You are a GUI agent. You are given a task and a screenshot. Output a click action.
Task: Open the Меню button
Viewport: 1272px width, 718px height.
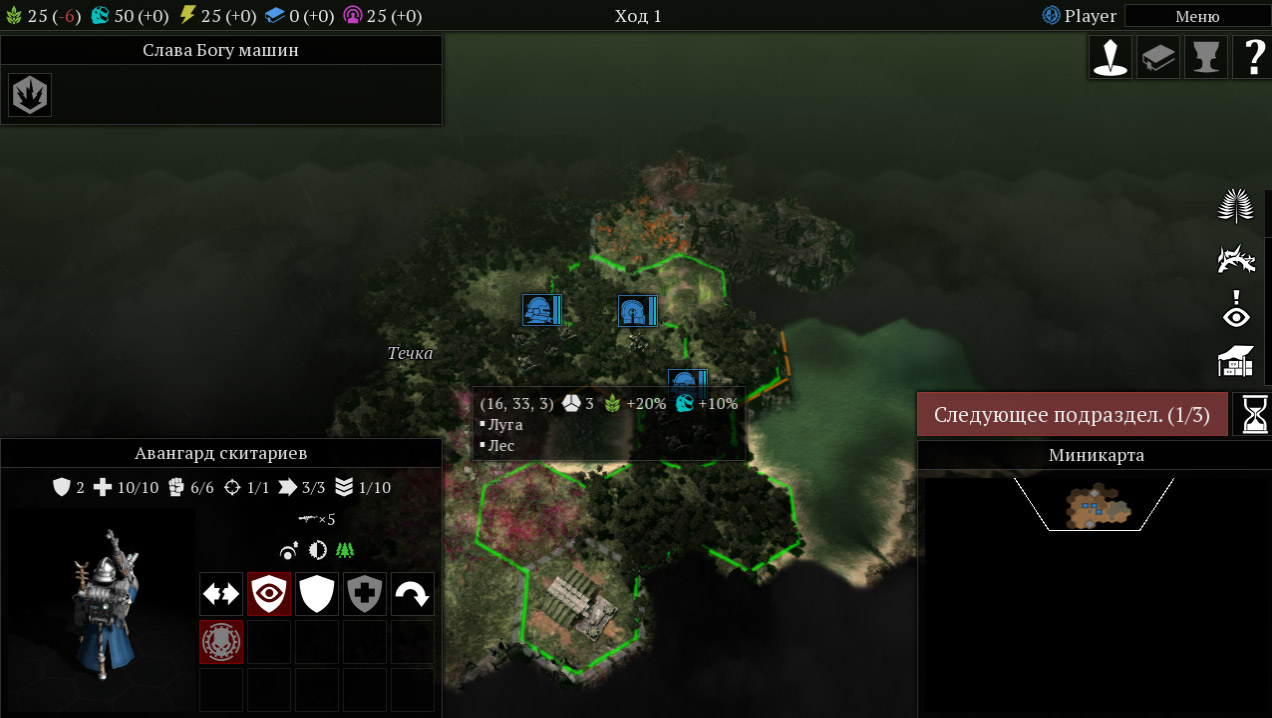click(x=1197, y=16)
